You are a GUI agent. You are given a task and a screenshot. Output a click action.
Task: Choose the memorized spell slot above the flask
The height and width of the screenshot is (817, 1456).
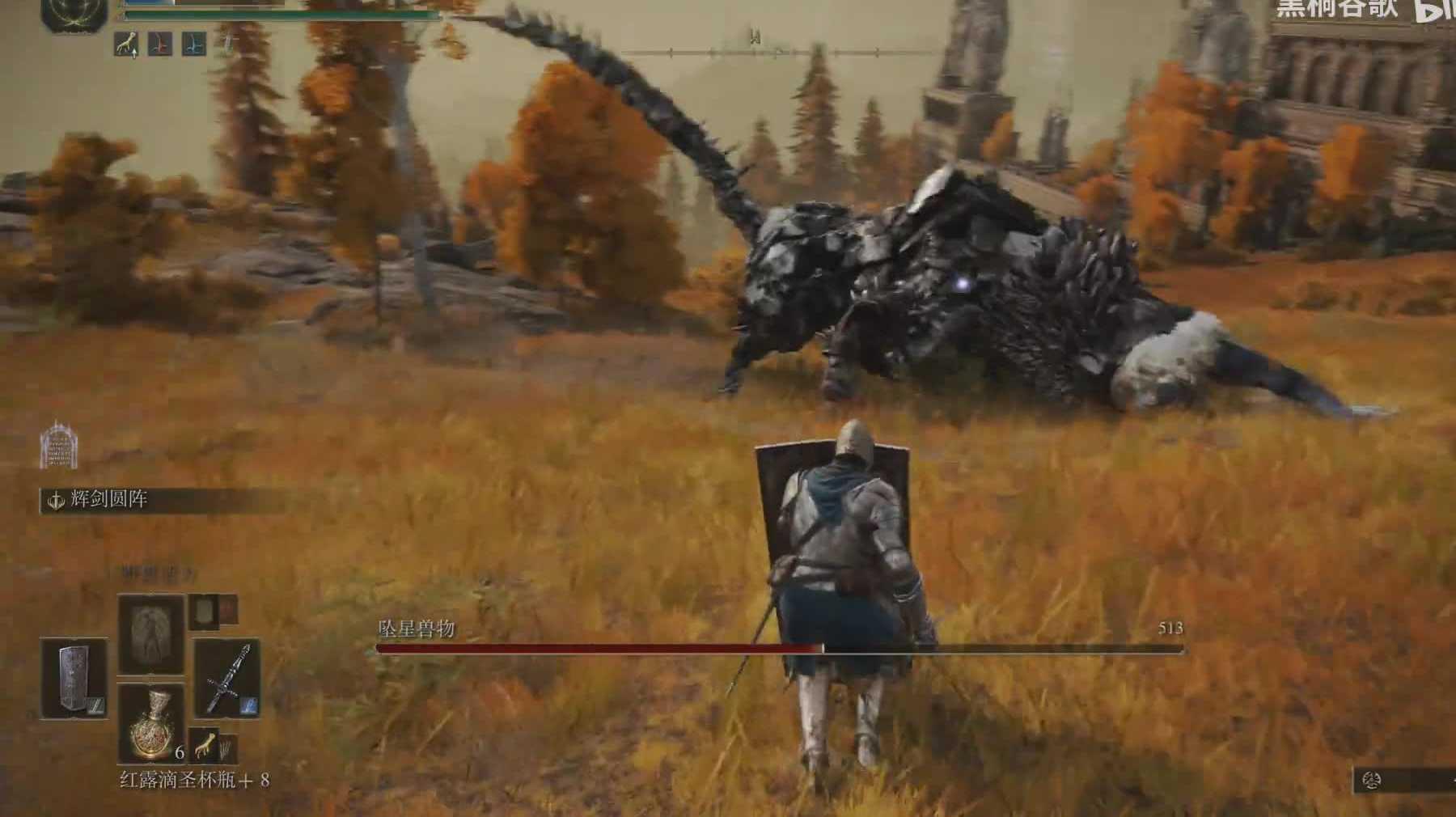pyautogui.click(x=151, y=634)
